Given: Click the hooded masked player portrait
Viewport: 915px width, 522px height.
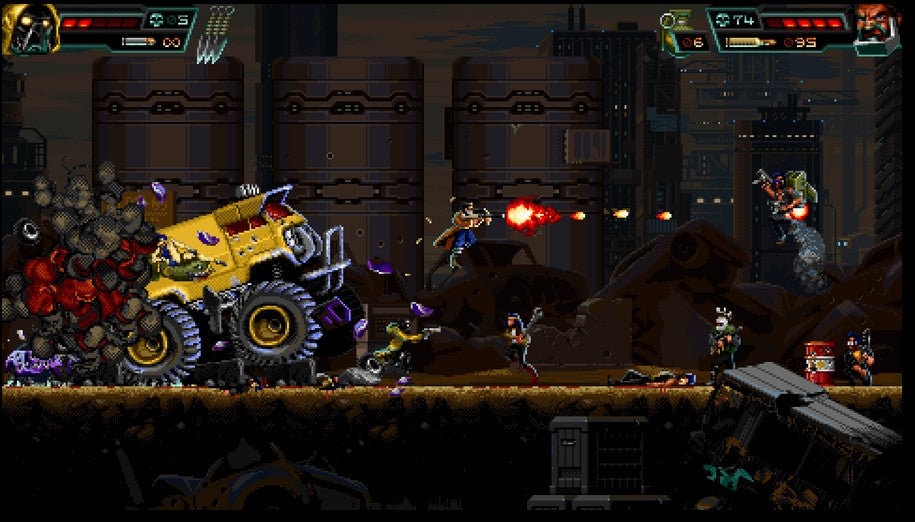Looking at the screenshot, I should coord(30,27).
